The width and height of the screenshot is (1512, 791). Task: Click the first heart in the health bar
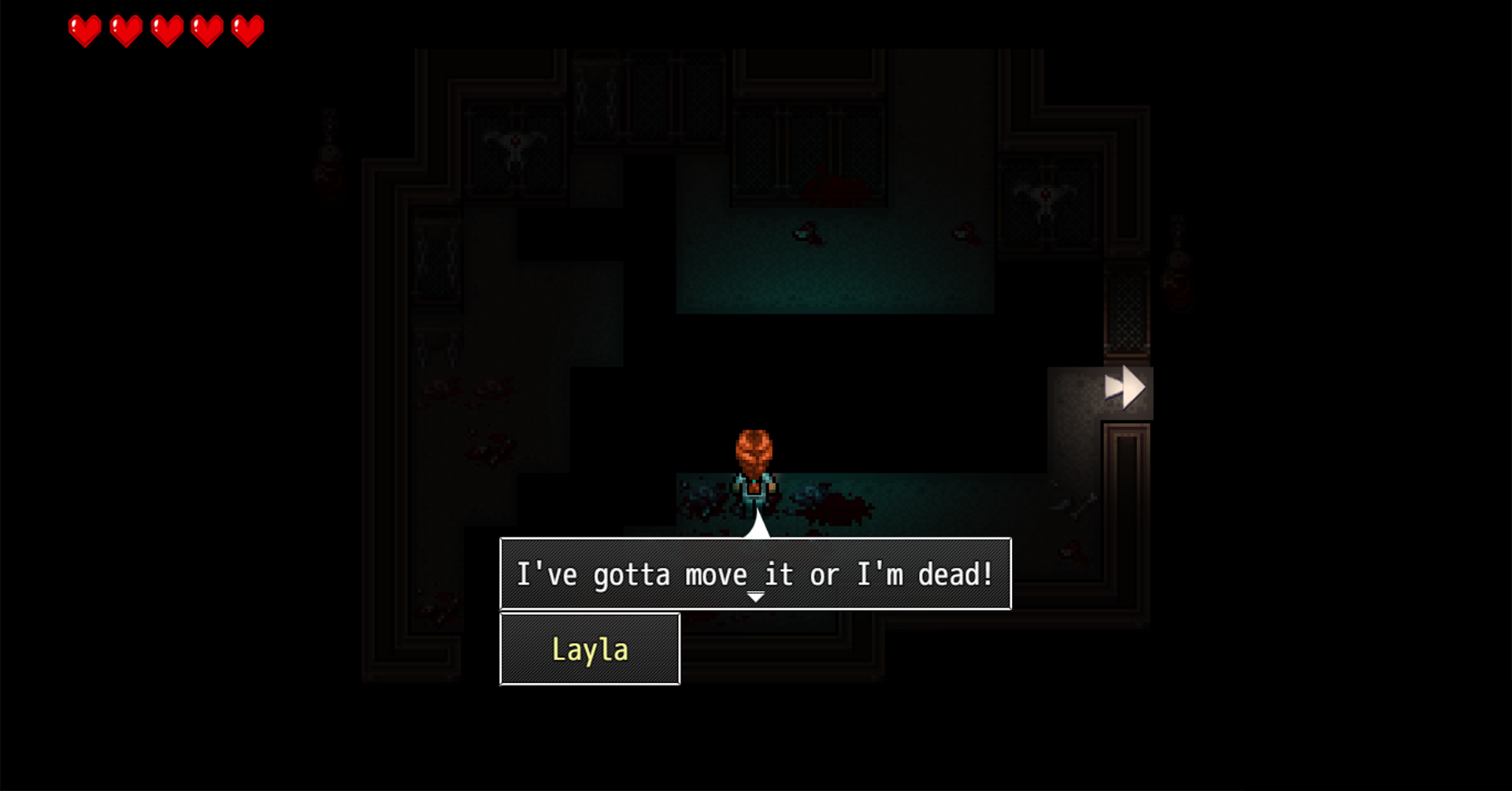click(84, 30)
